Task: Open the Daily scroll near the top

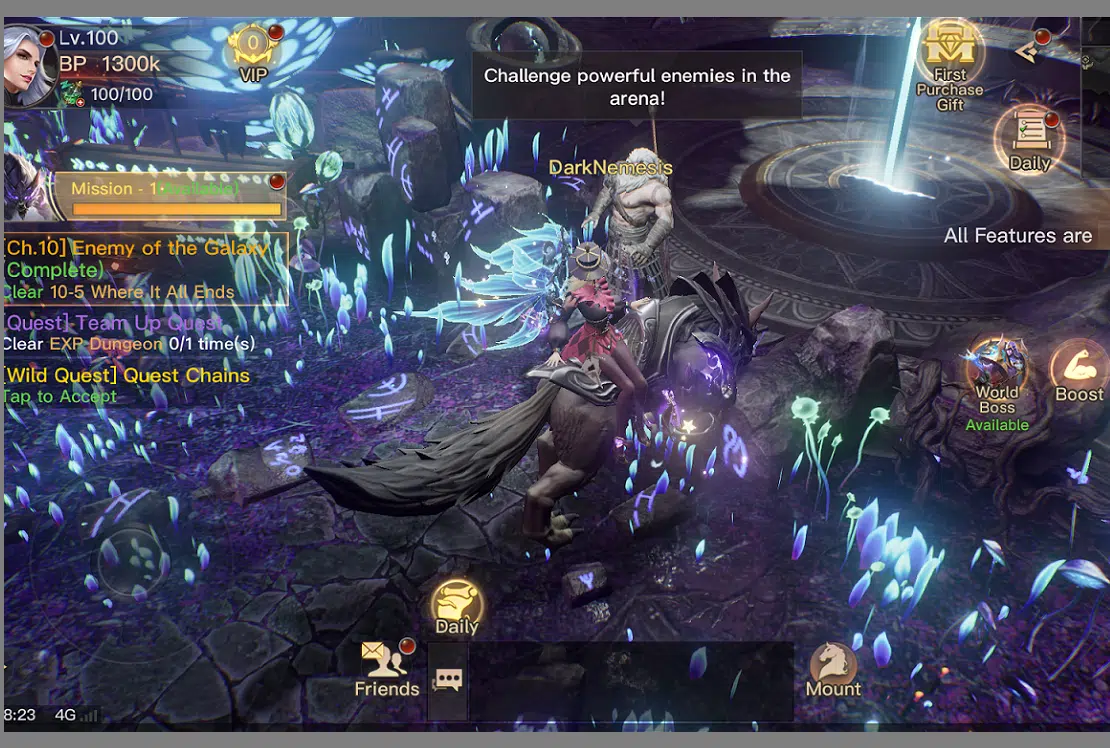Action: [1029, 139]
